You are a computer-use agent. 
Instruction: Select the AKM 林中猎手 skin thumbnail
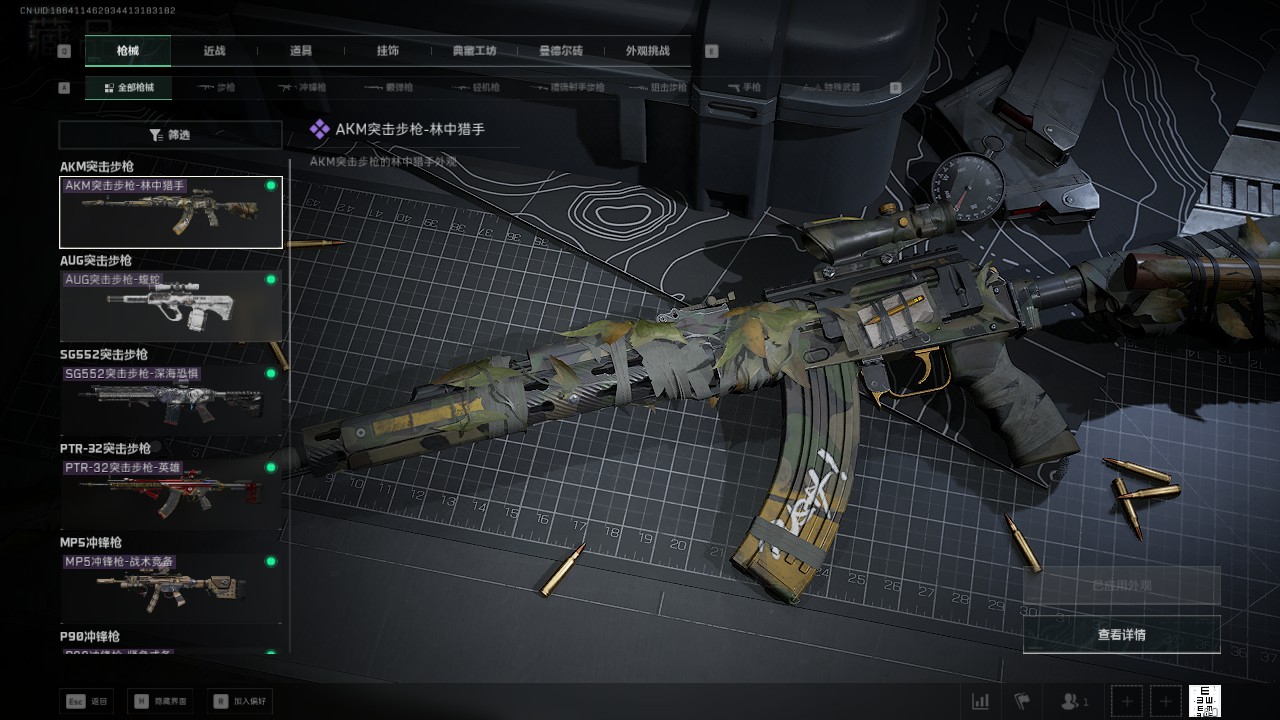click(x=170, y=213)
